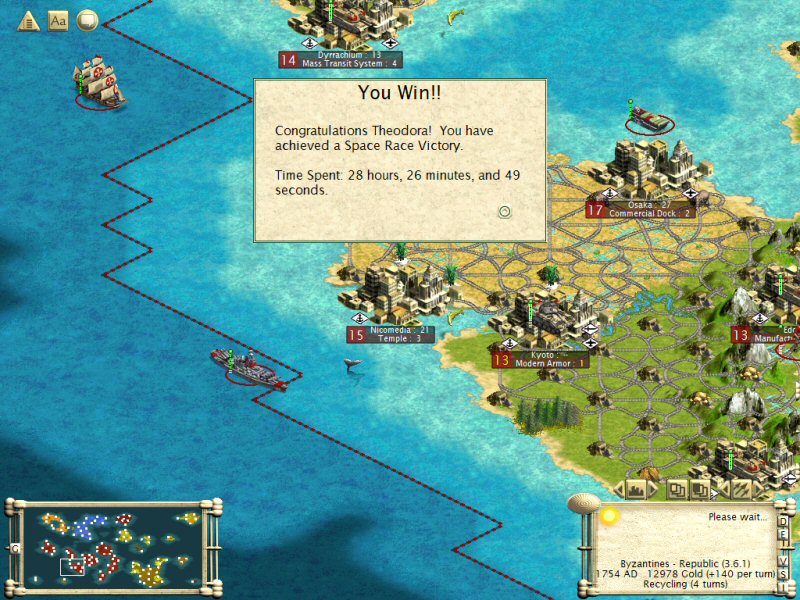Go to previous city arrow
This screenshot has width=800, height=600.
click(620, 489)
